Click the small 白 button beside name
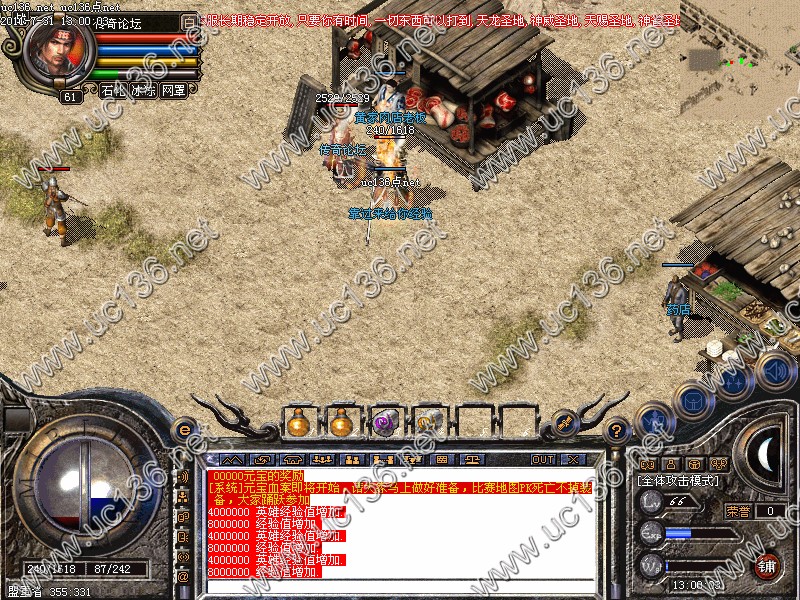The image size is (800, 600). click(189, 22)
